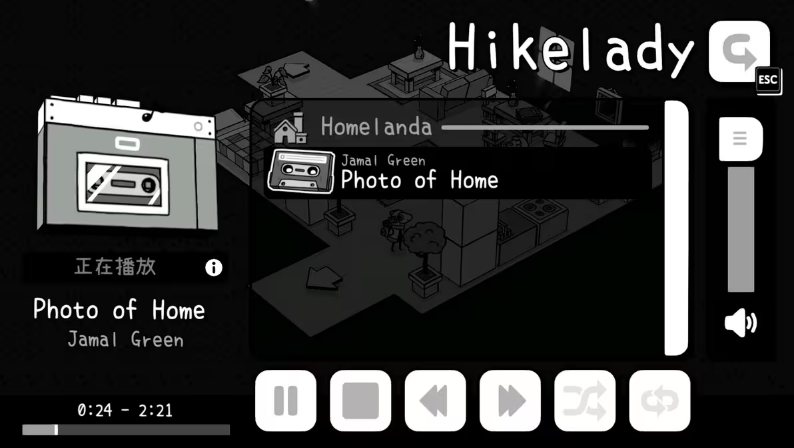This screenshot has width=794, height=448.
Task: Toggle shuffle mode
Action: 585,401
